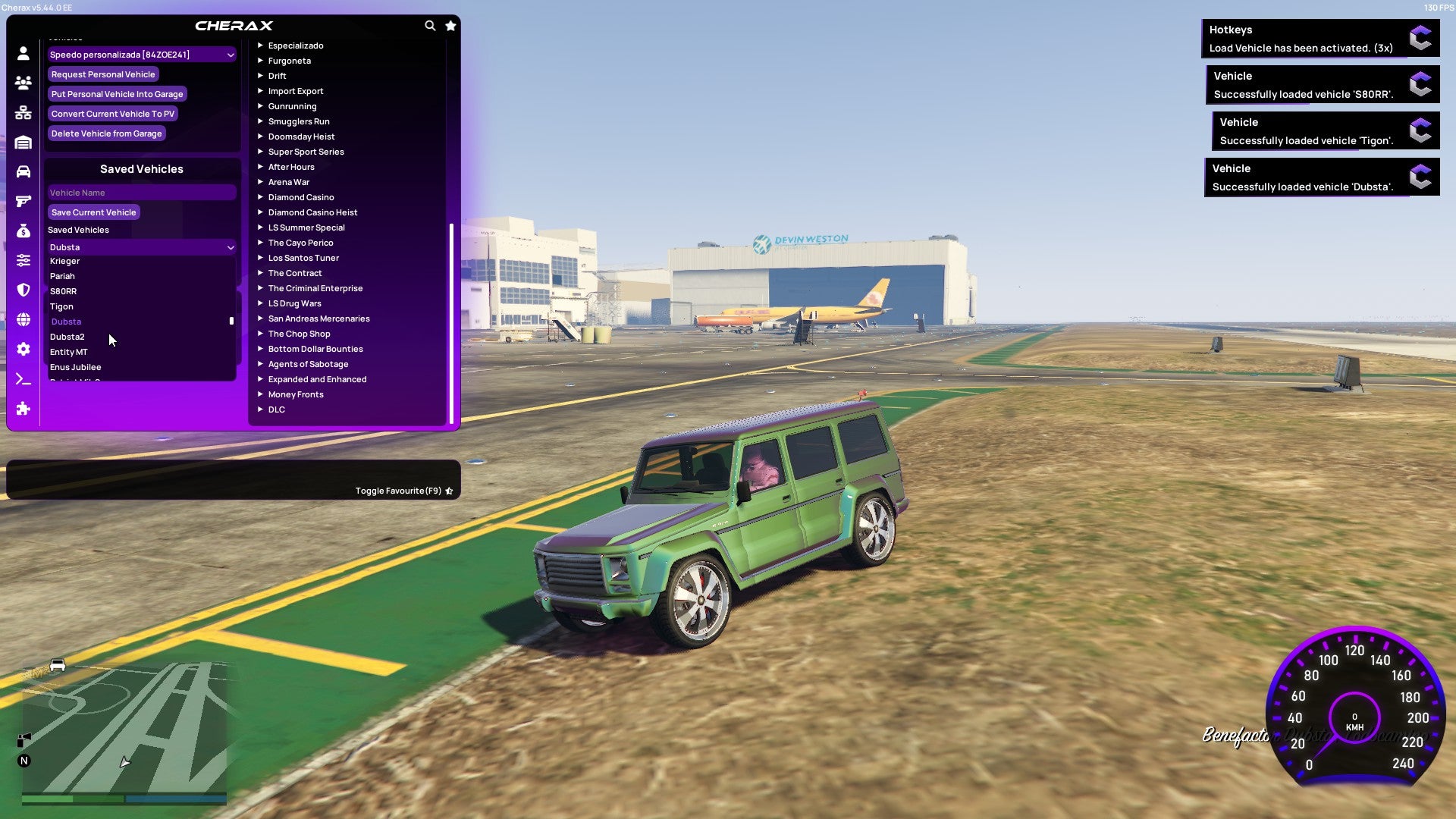This screenshot has width=1456, height=819.
Task: Select the Online Players group icon
Action: pos(23,83)
